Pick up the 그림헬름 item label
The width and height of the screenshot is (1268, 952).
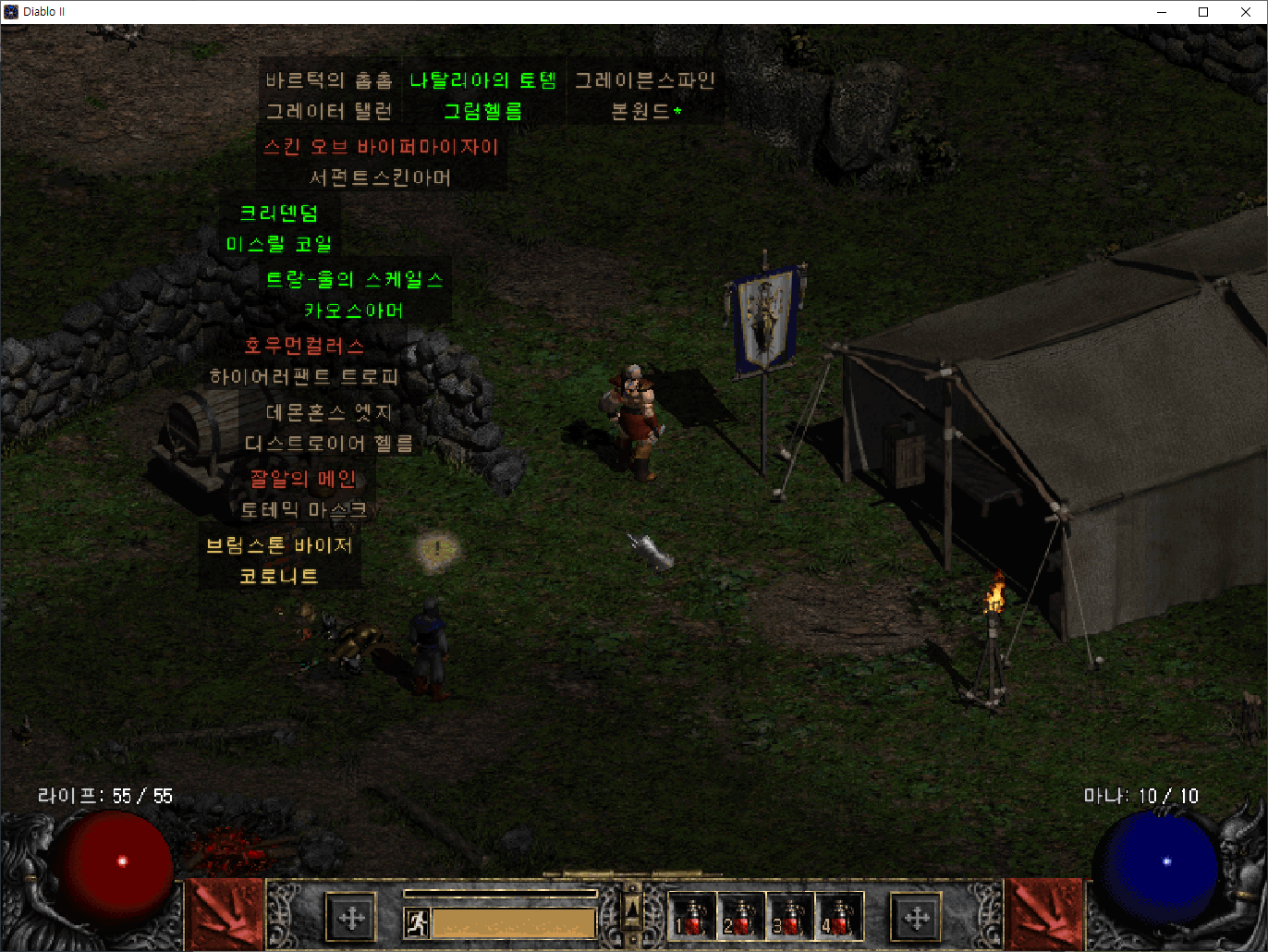(x=483, y=111)
